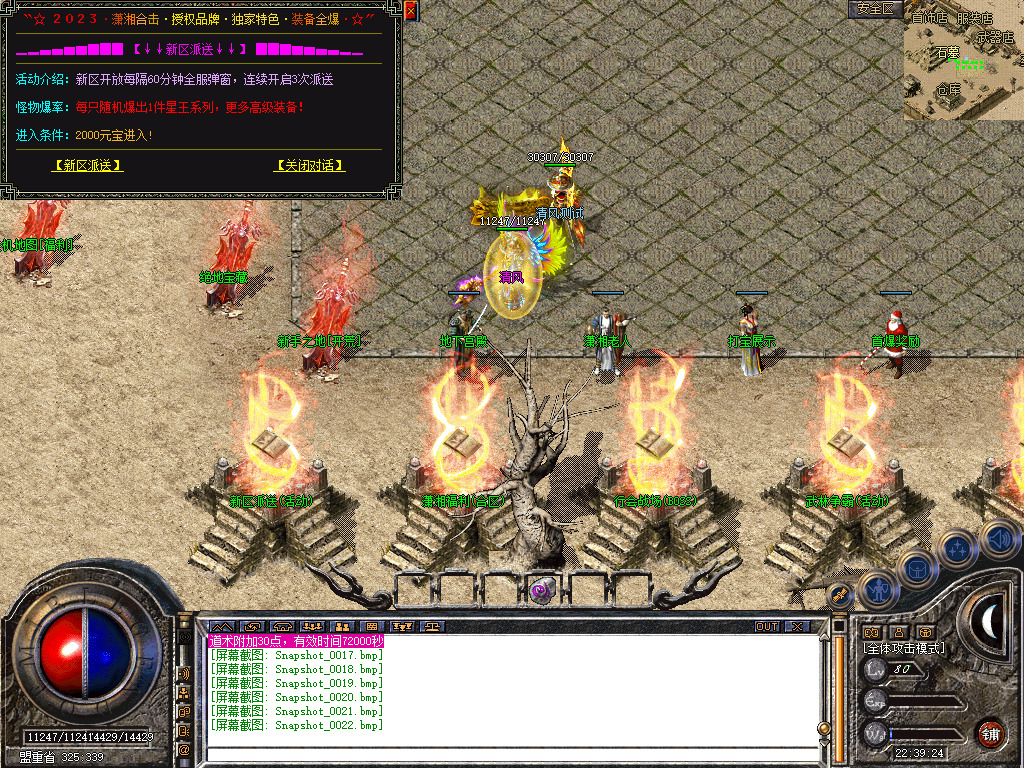Screen dimensions: 1024x768
Task: Open the bag inventory round button
Action: pyautogui.click(x=916, y=568)
